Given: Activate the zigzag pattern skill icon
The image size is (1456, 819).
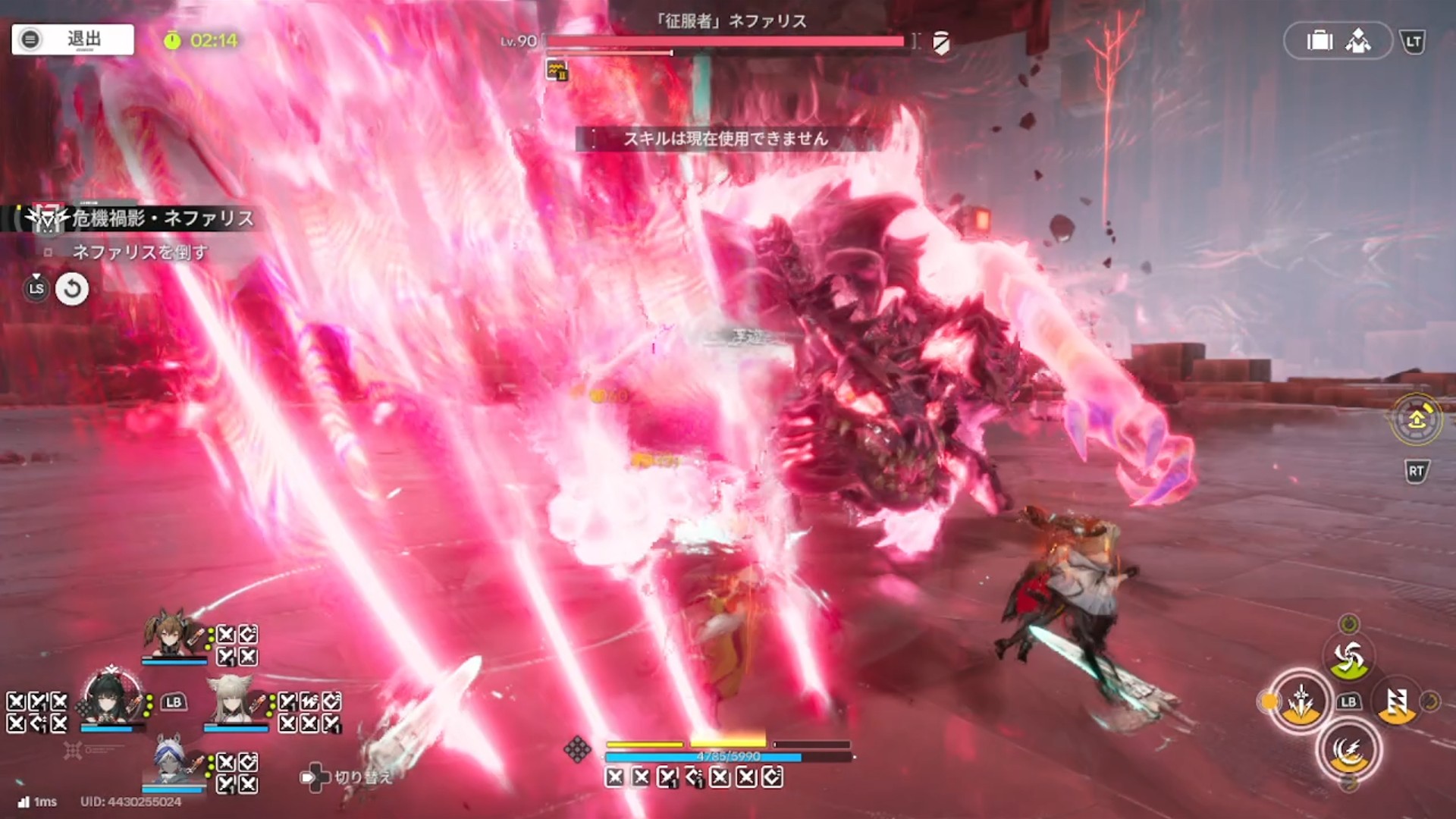Looking at the screenshot, I should (x=1396, y=703).
